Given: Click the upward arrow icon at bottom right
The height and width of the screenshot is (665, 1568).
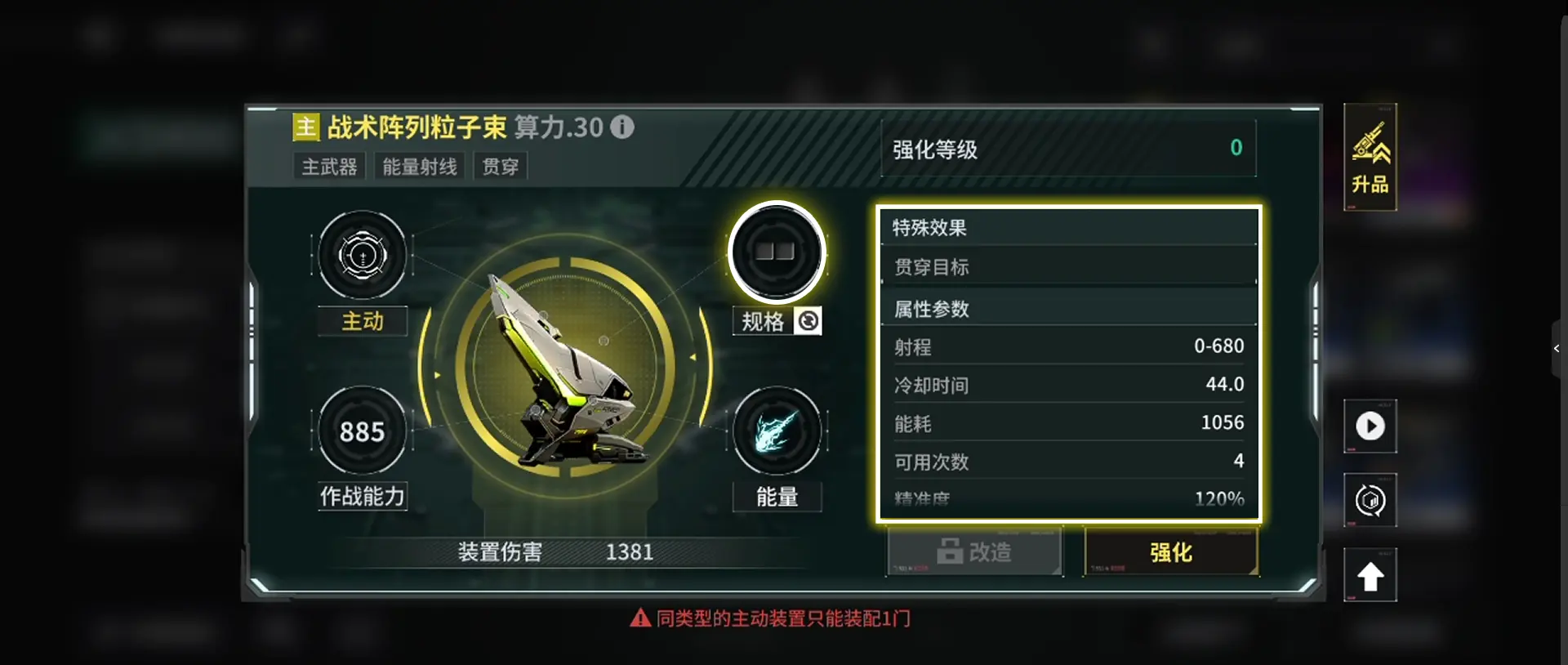Looking at the screenshot, I should pos(1370,574).
